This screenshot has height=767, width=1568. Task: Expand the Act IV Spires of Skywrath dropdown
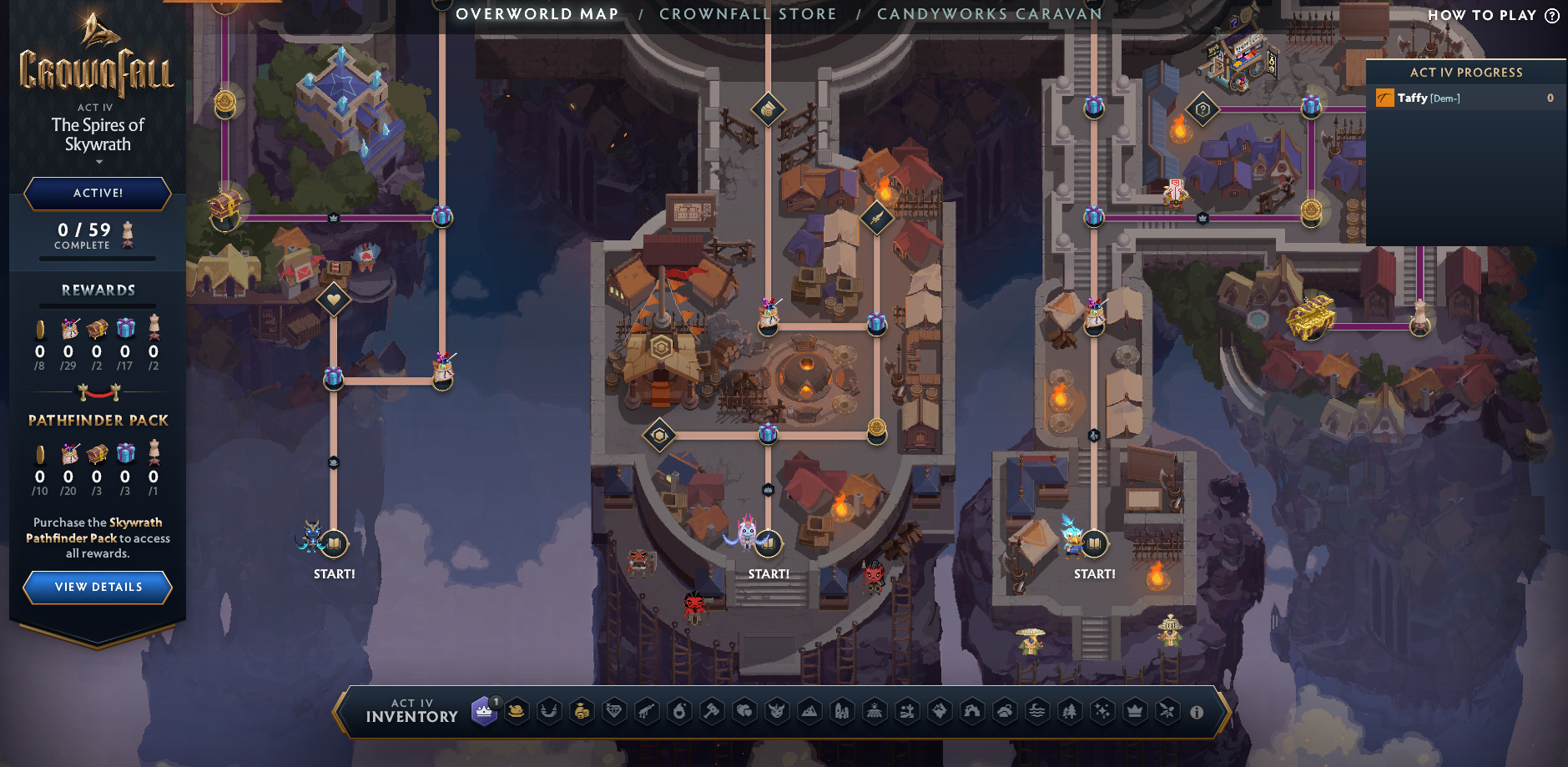point(98,161)
